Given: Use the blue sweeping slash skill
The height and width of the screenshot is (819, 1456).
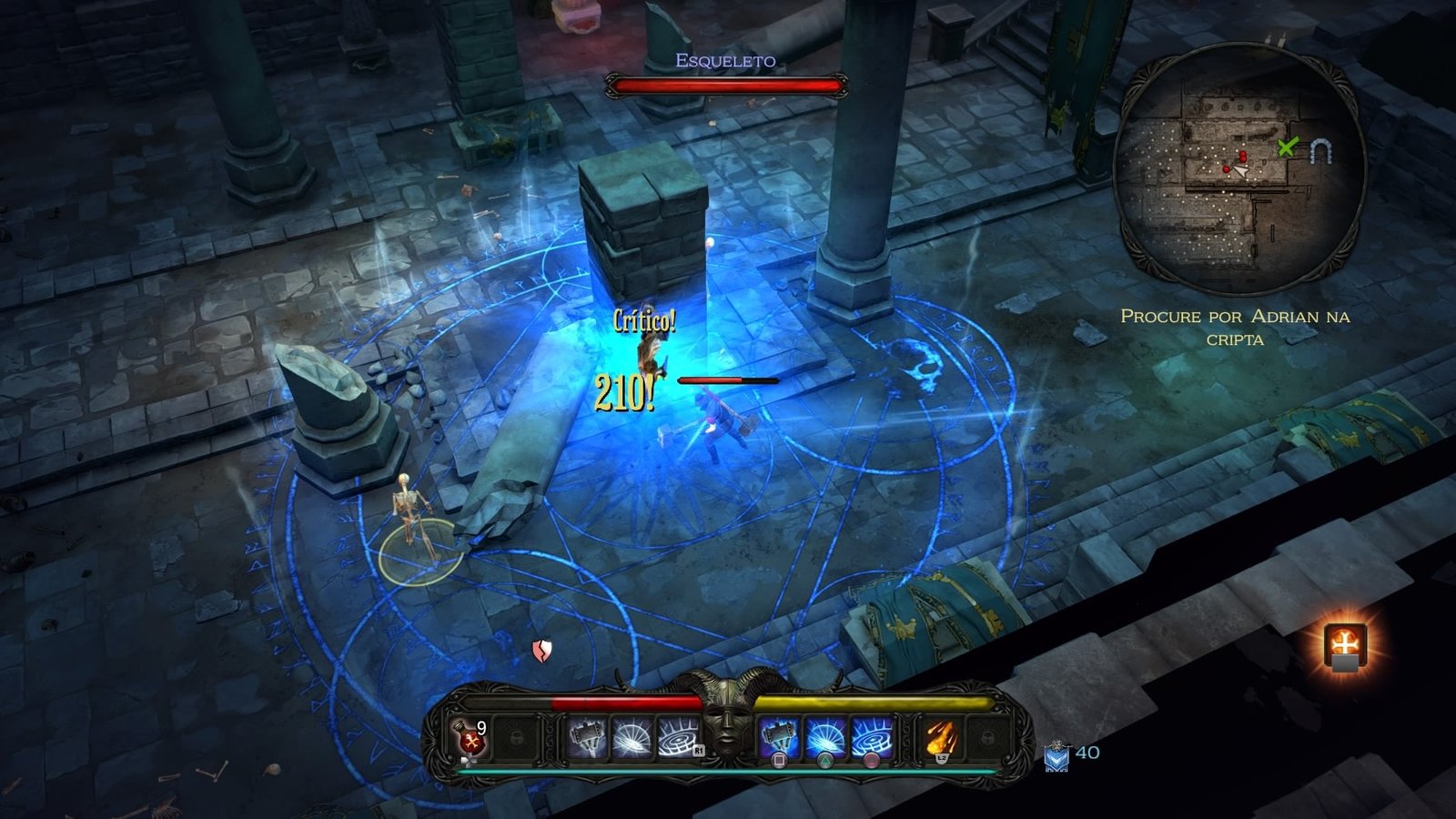Looking at the screenshot, I should click(824, 737).
